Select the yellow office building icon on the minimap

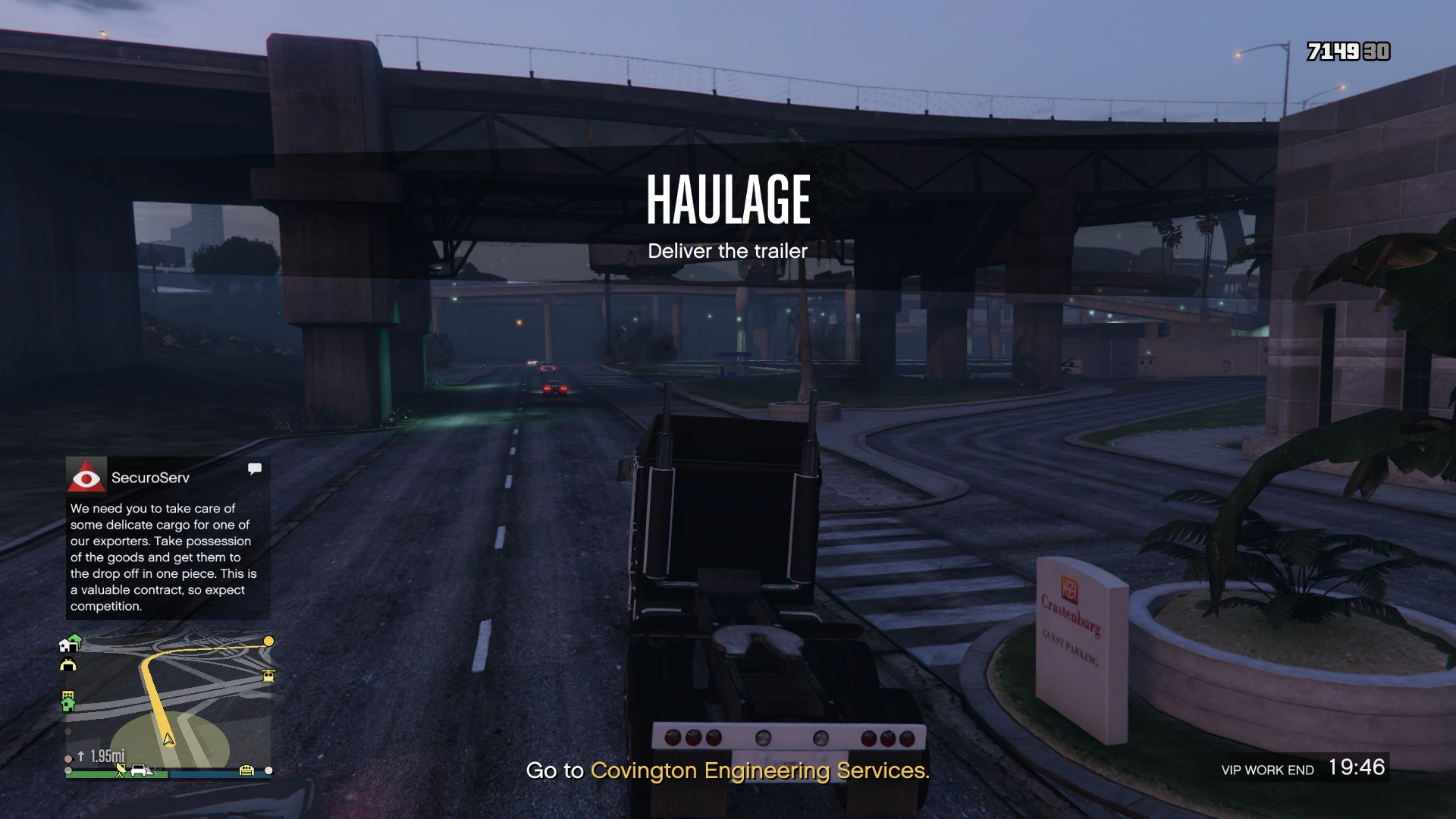coord(67,693)
